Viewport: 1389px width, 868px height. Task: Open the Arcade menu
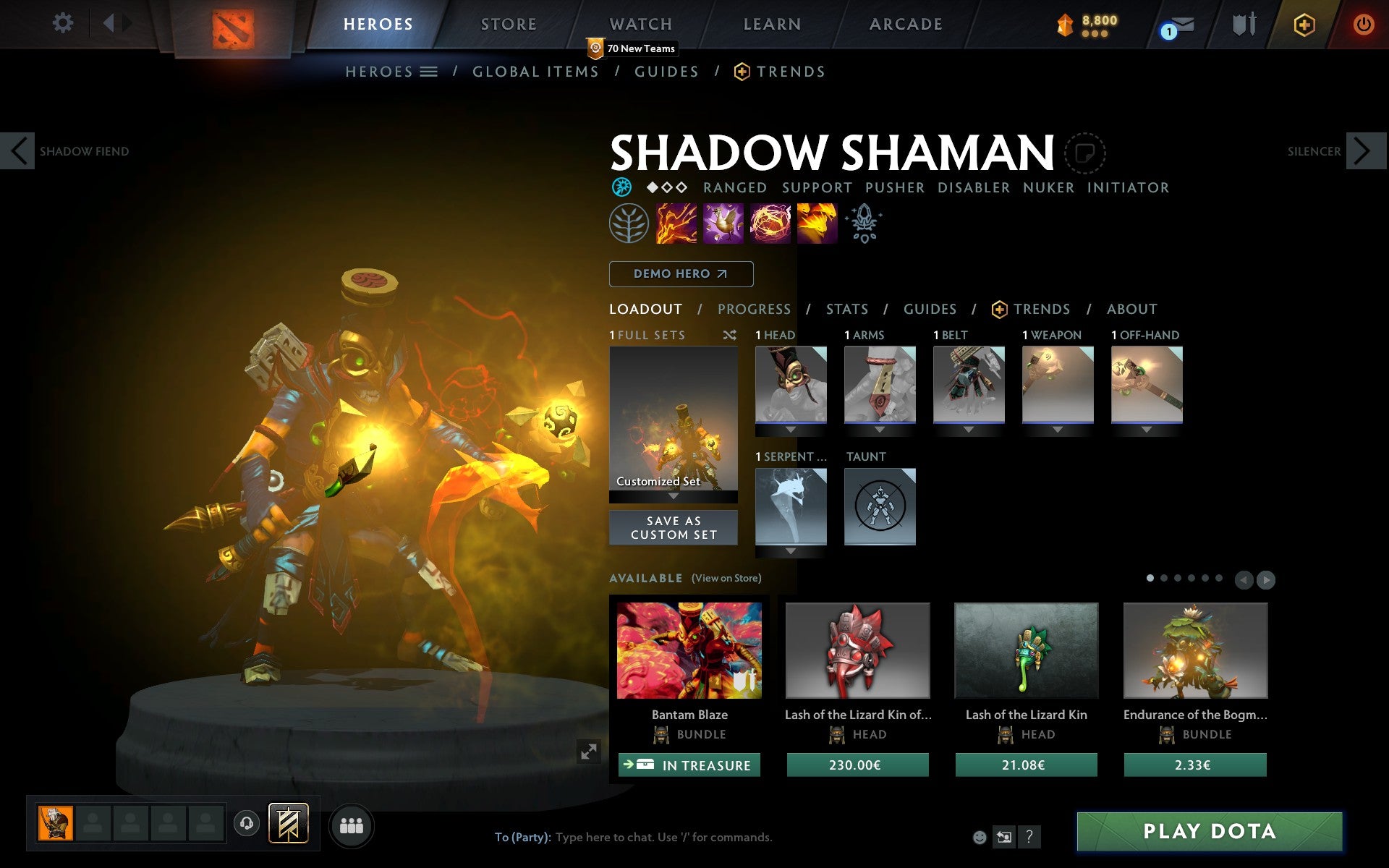[x=904, y=23]
